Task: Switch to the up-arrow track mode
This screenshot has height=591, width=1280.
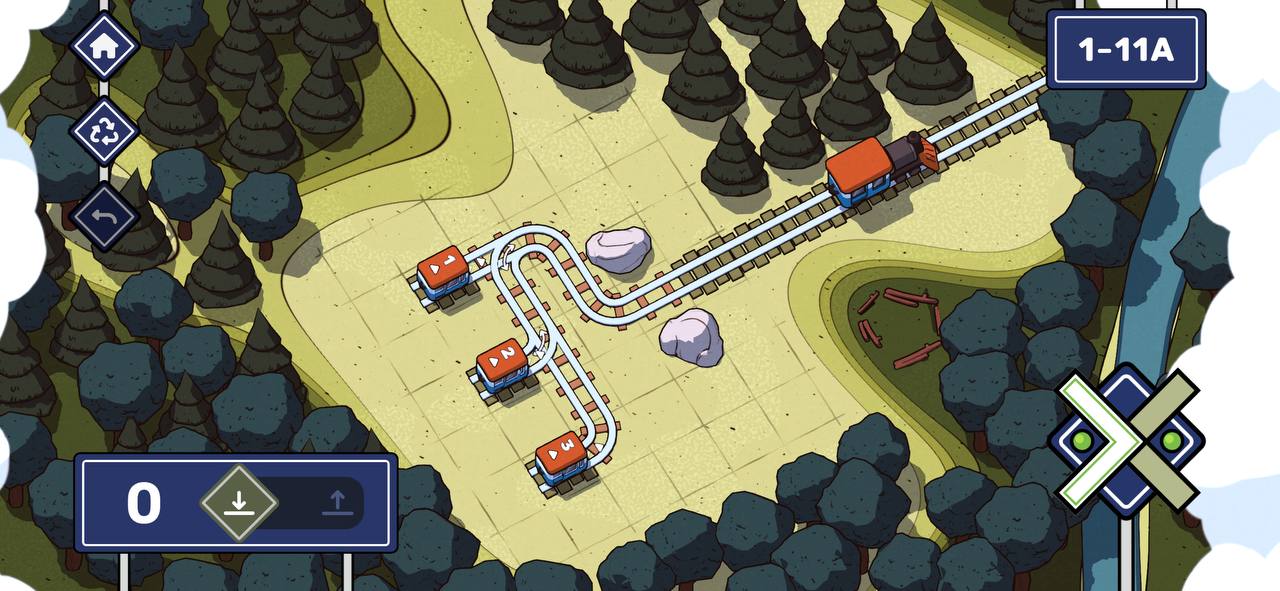Action: pos(337,502)
